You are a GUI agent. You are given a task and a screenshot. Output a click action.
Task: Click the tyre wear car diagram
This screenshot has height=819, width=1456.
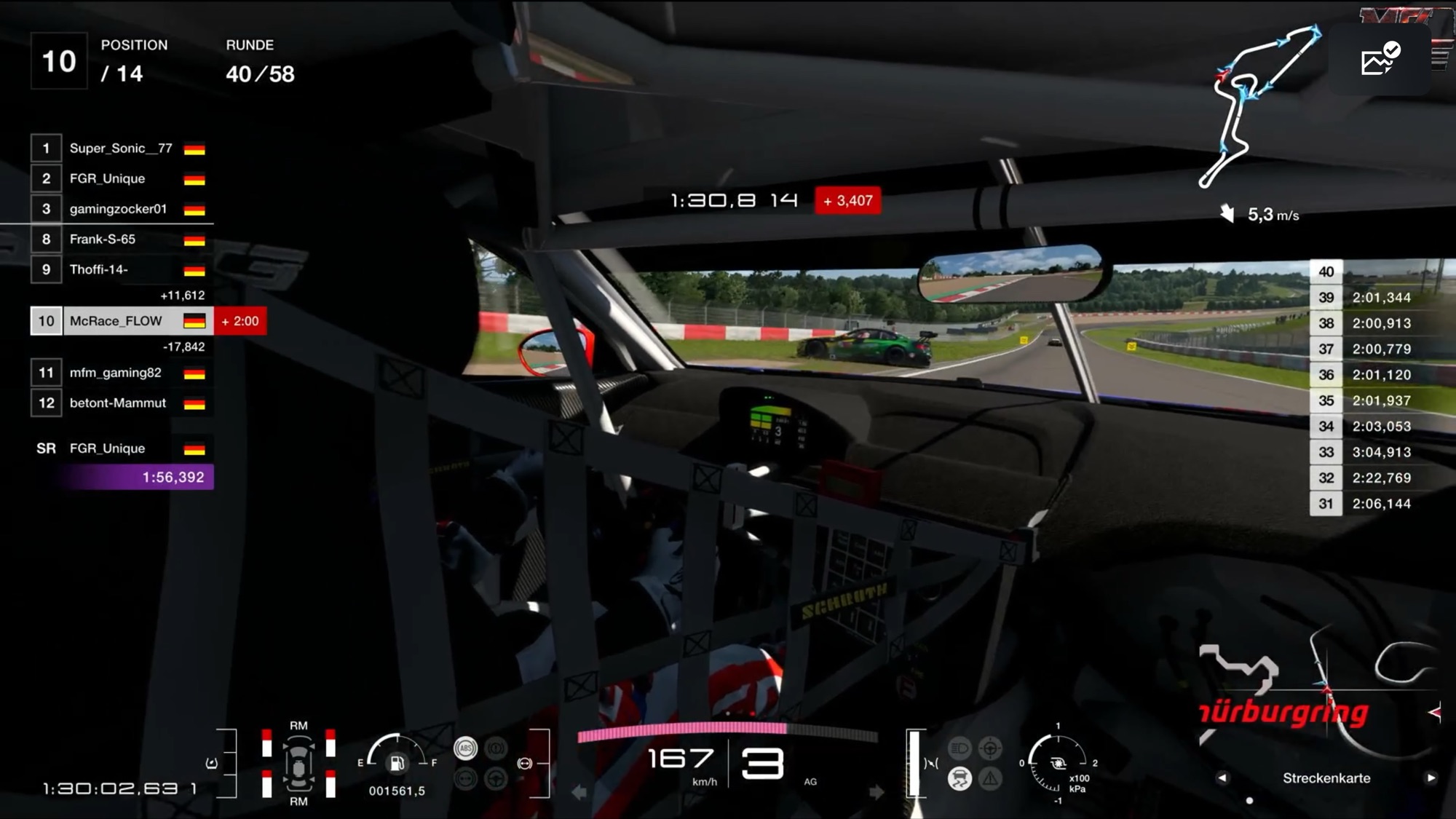pos(298,764)
